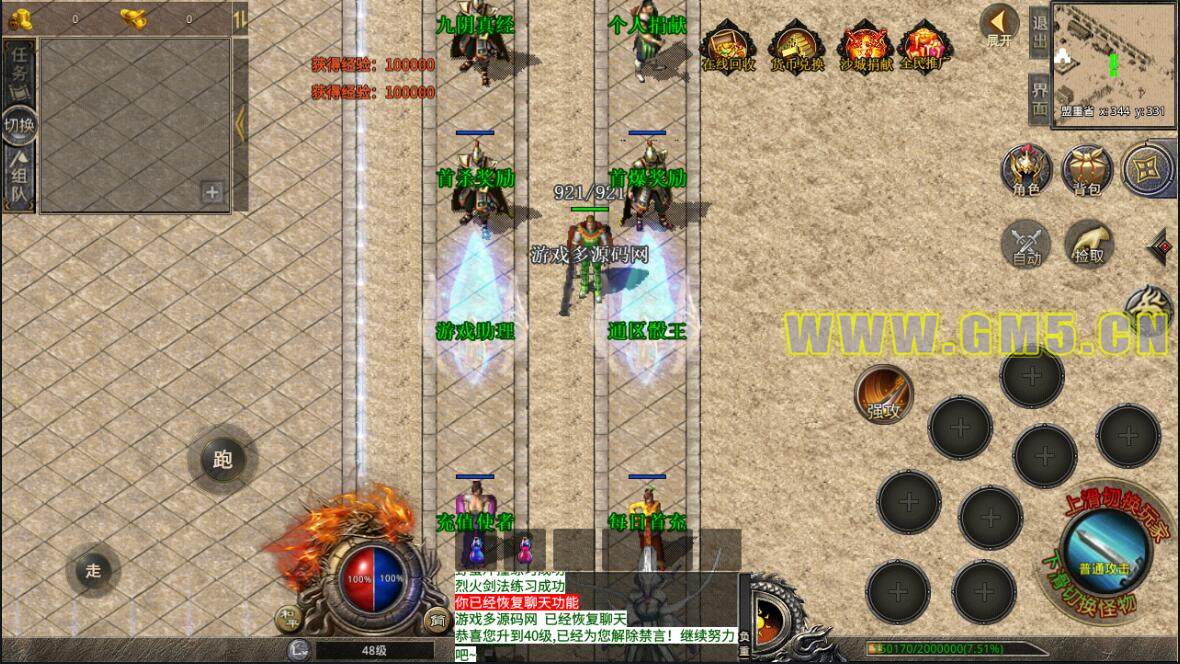
Task: Tap the 普通攻击 normal attack button
Action: click(1103, 548)
